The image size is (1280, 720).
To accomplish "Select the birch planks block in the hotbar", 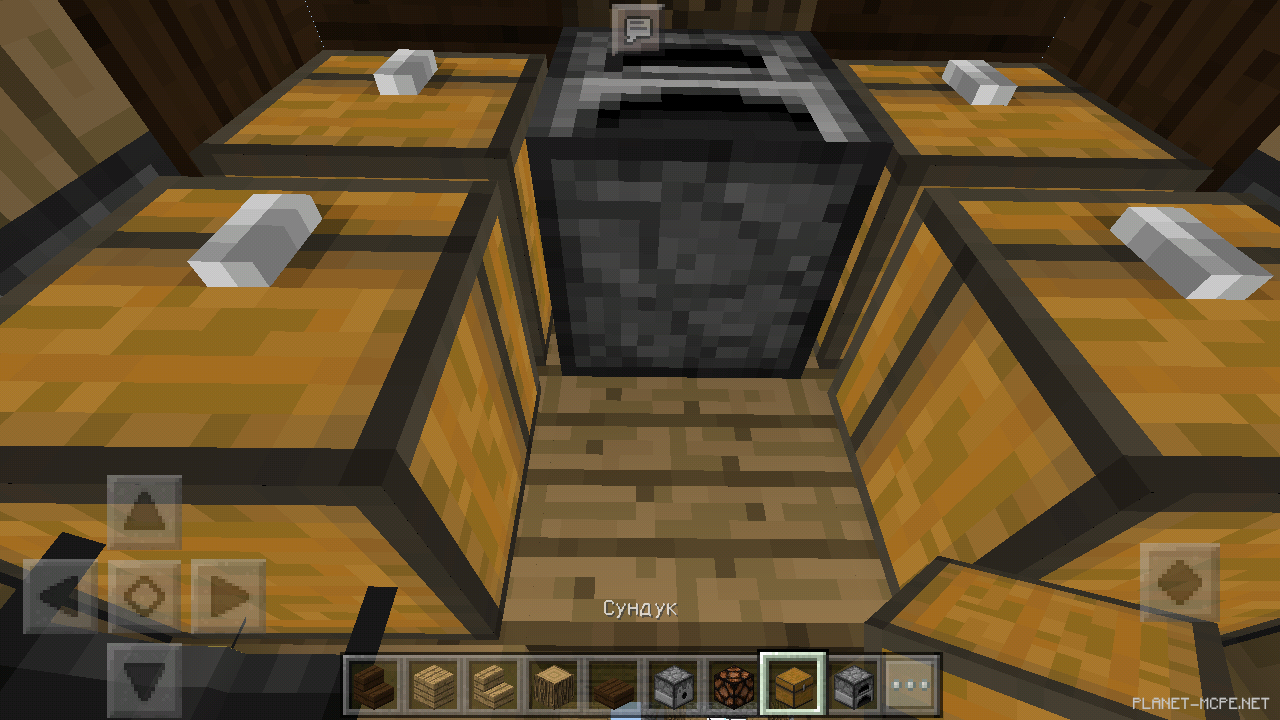I will (x=432, y=687).
